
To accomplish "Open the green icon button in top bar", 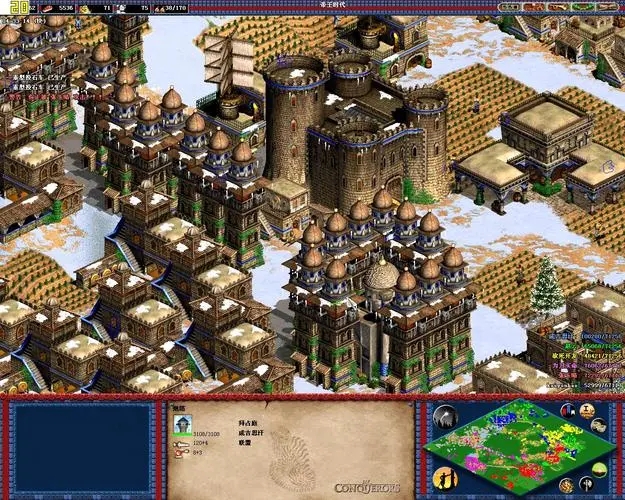I will (580, 7).
